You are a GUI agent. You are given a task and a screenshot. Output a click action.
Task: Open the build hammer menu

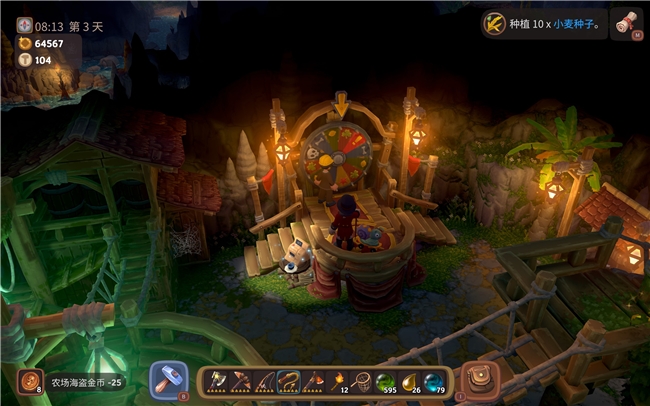click(168, 379)
